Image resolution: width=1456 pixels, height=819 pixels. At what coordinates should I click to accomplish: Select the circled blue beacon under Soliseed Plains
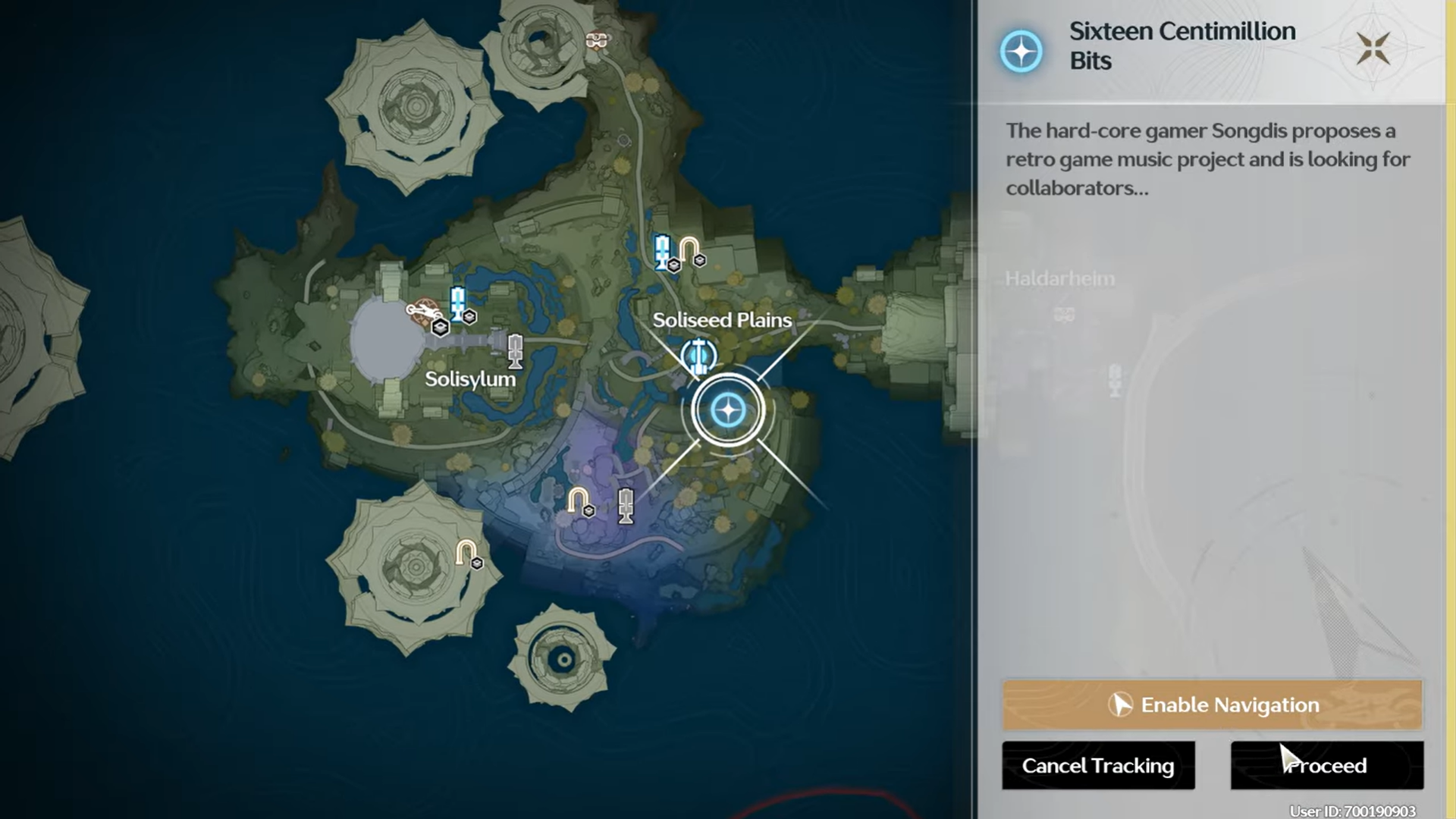(698, 355)
